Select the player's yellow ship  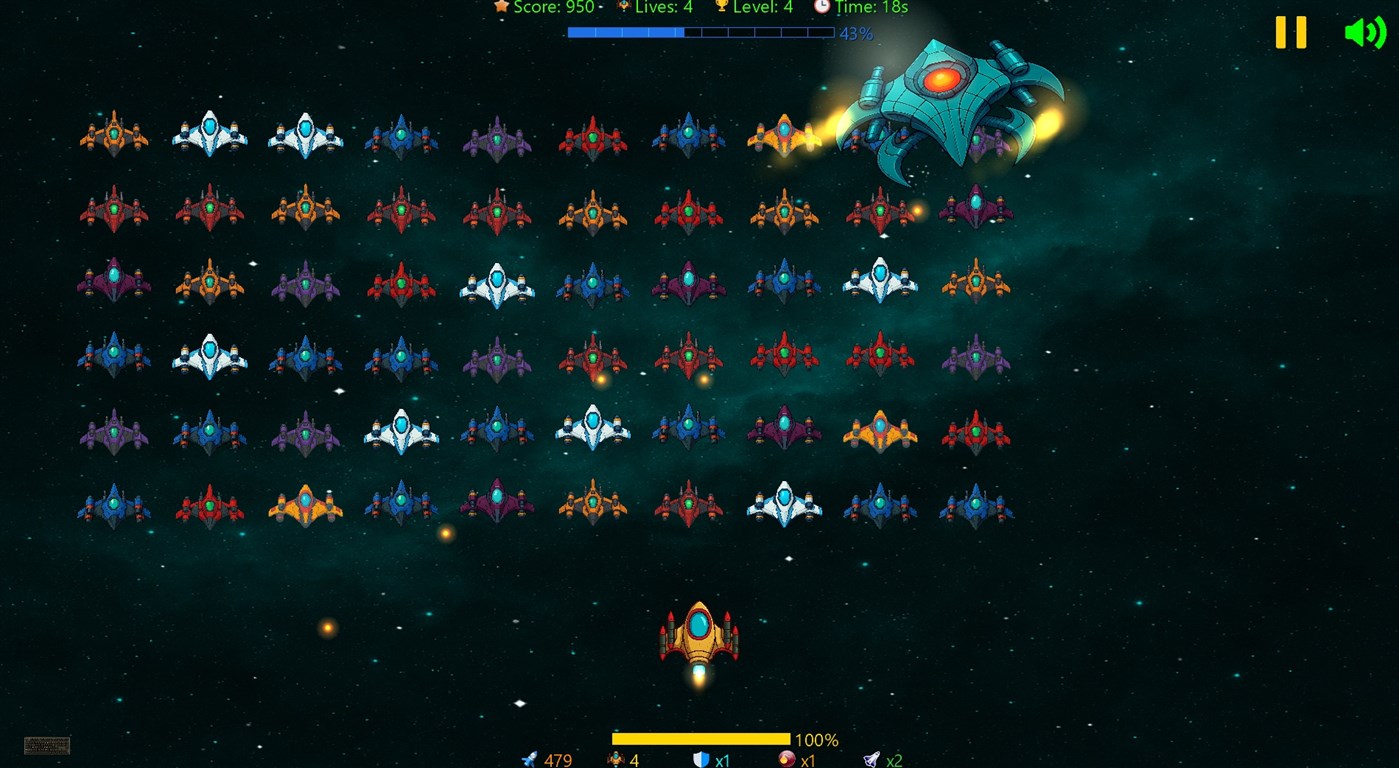pos(700,635)
